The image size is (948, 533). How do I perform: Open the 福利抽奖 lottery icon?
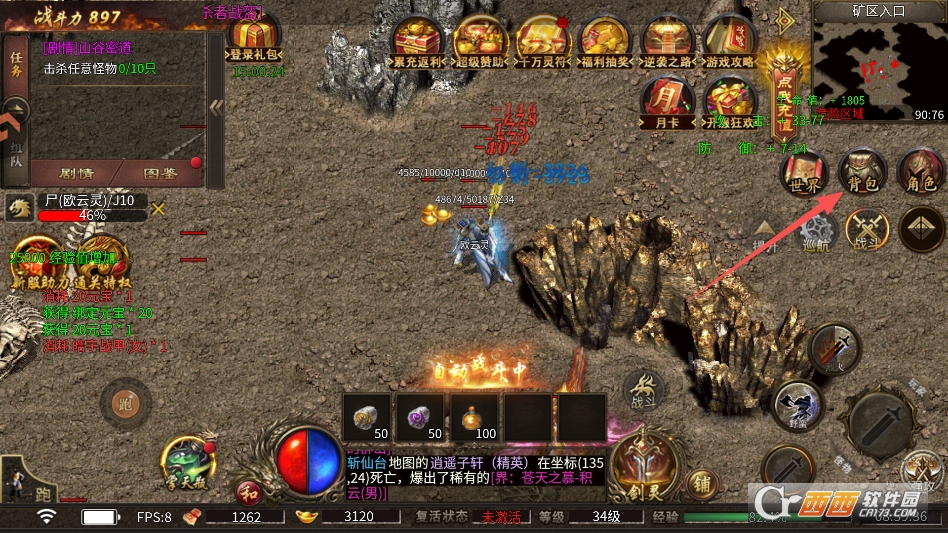604,43
